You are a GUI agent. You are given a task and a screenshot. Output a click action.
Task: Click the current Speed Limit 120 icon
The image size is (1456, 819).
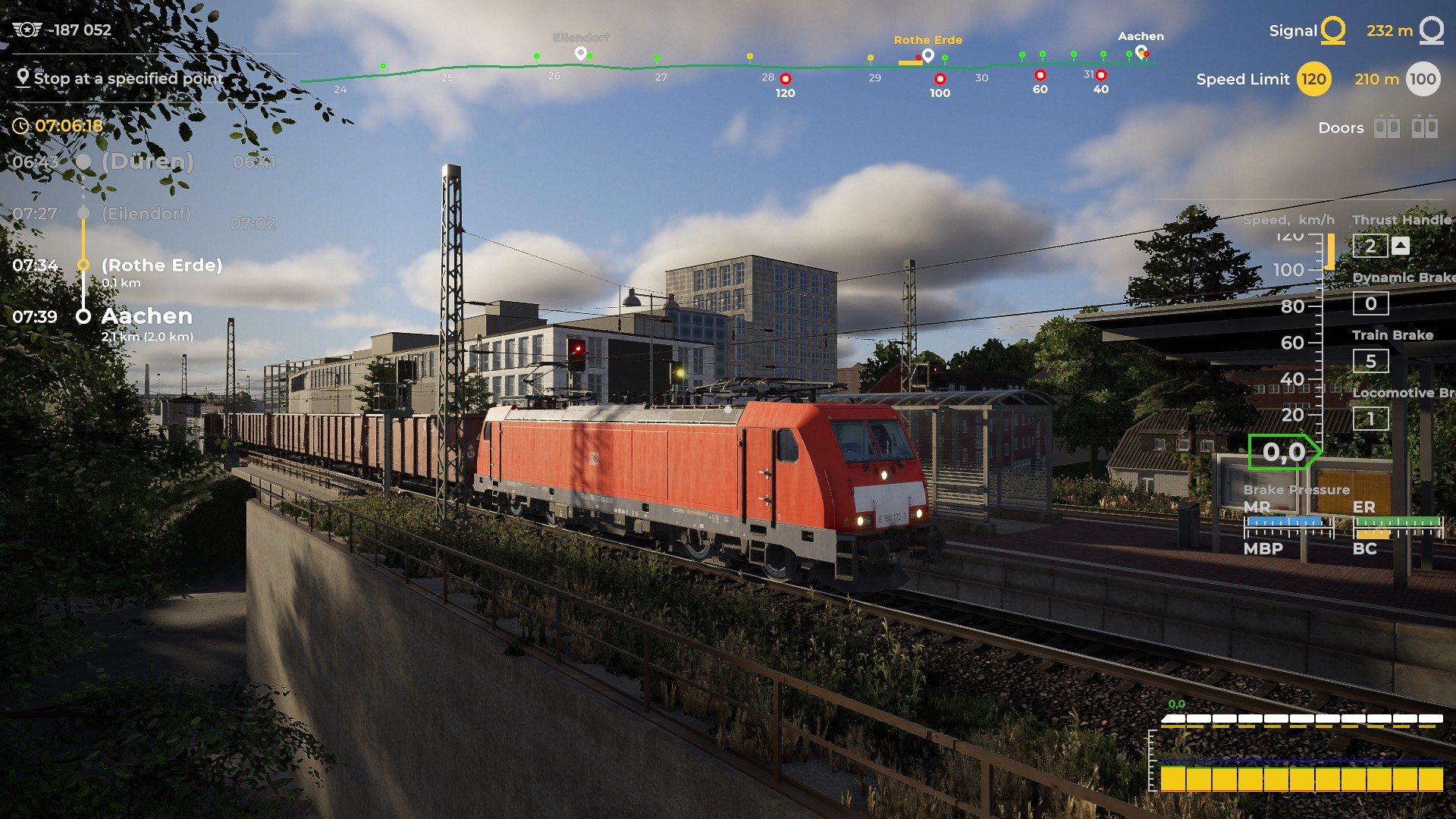click(x=1313, y=79)
